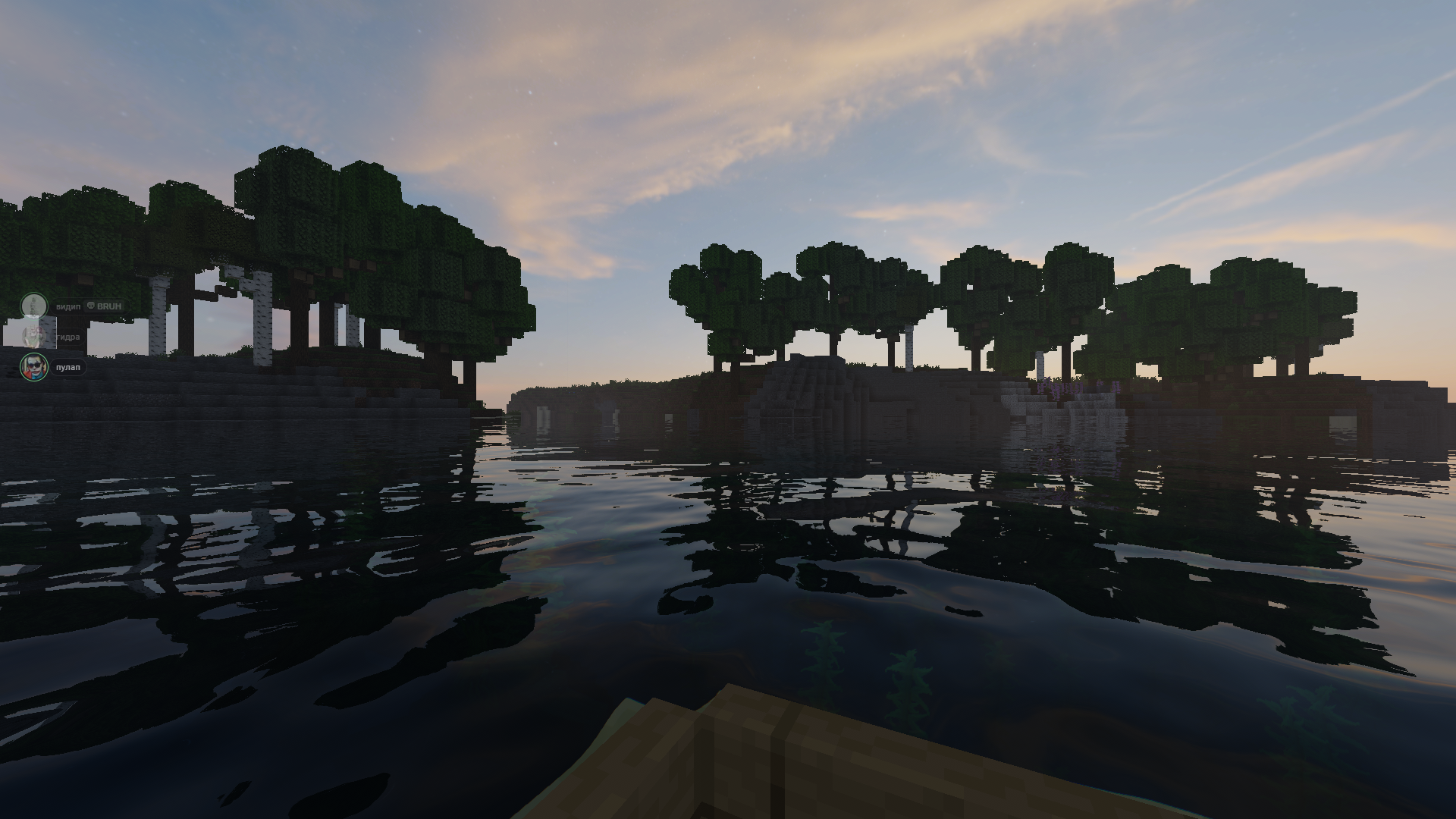This screenshot has height=819, width=1456.
Task: Click the faded avatar of muted user гидра
Action: [x=34, y=337]
